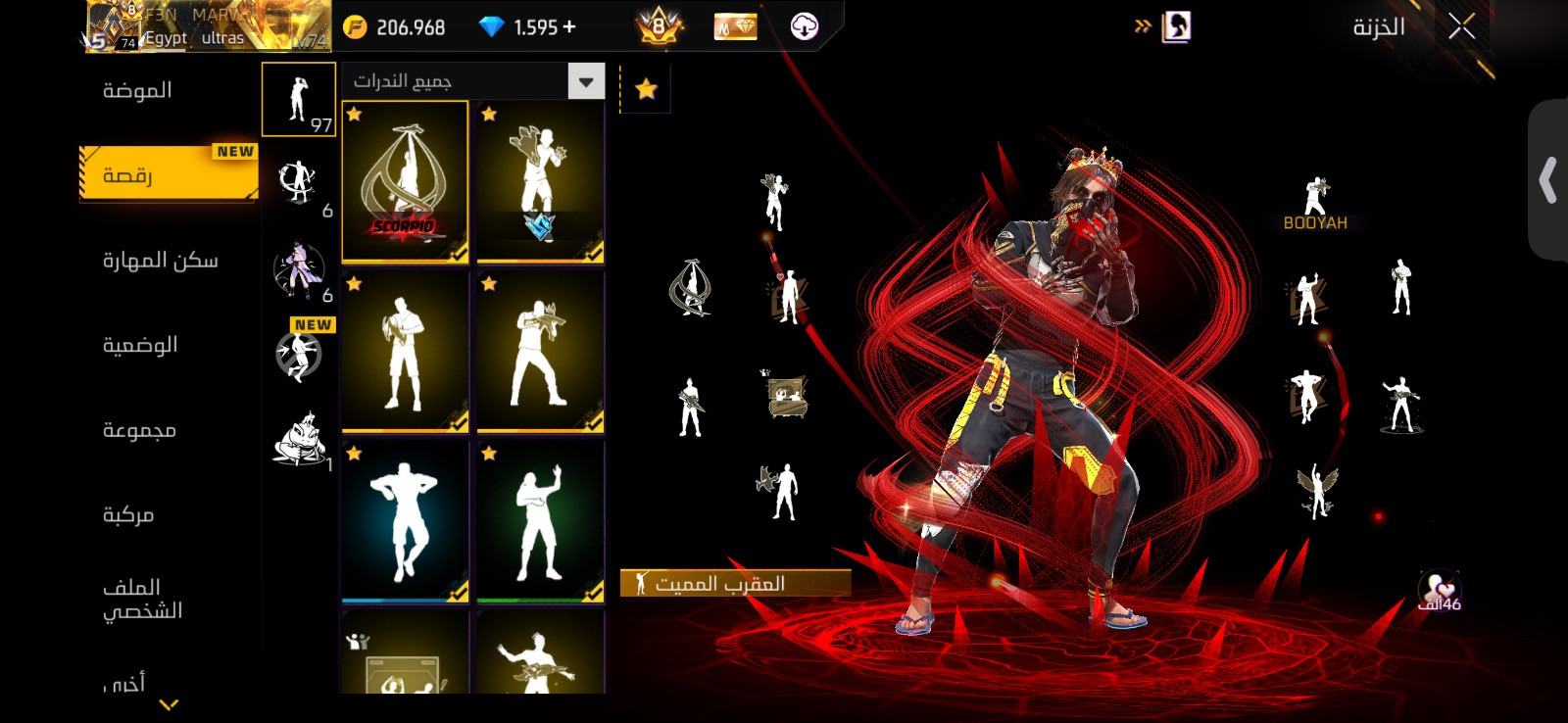Open the الوضعية category
This screenshot has height=723, width=1568.
click(x=140, y=345)
